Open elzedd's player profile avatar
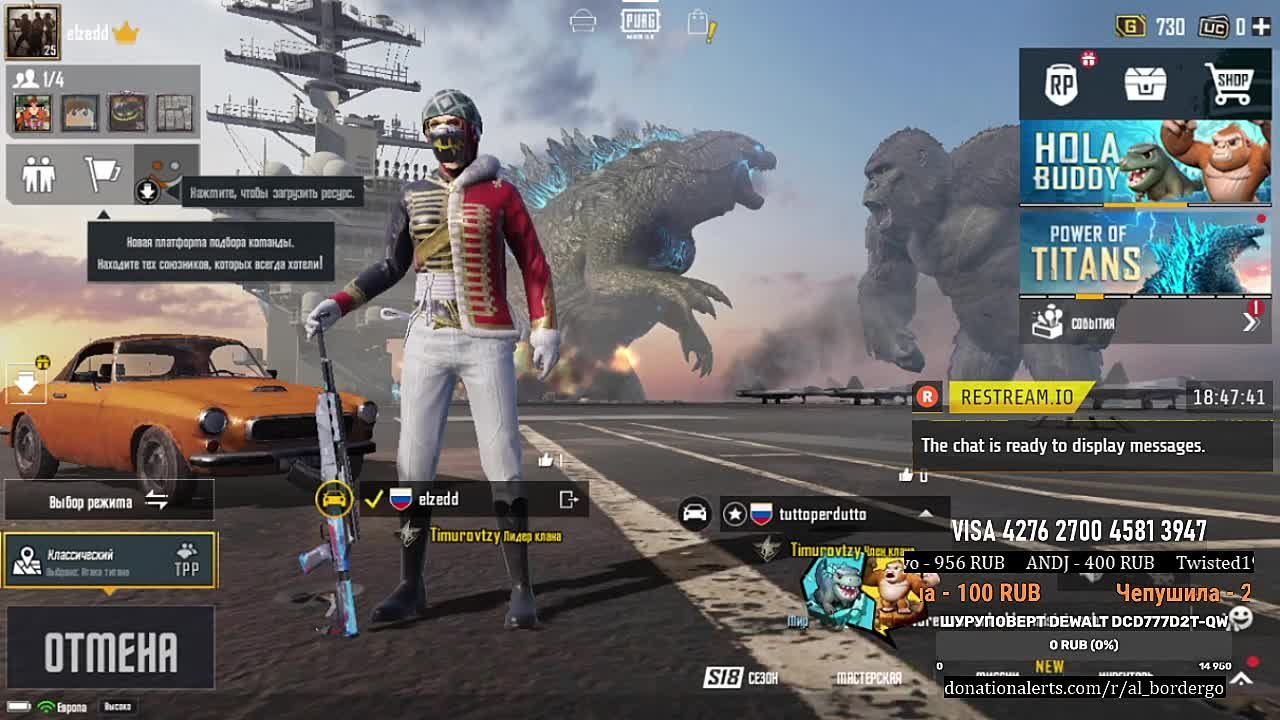The image size is (1280, 720). [33, 31]
